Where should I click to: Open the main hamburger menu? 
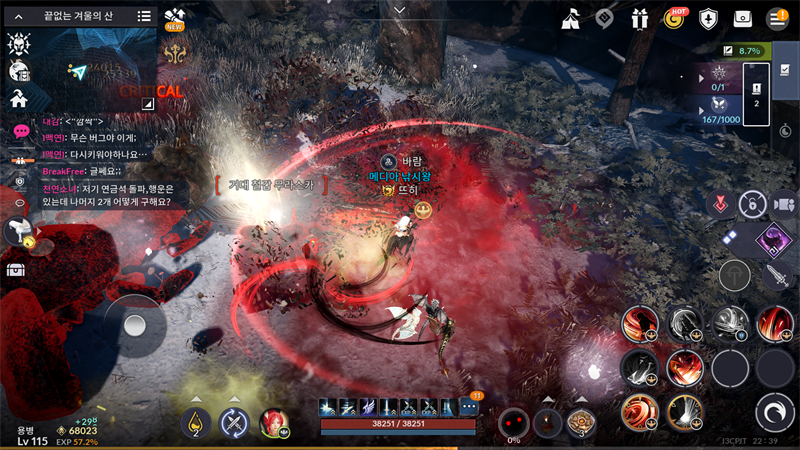click(777, 18)
